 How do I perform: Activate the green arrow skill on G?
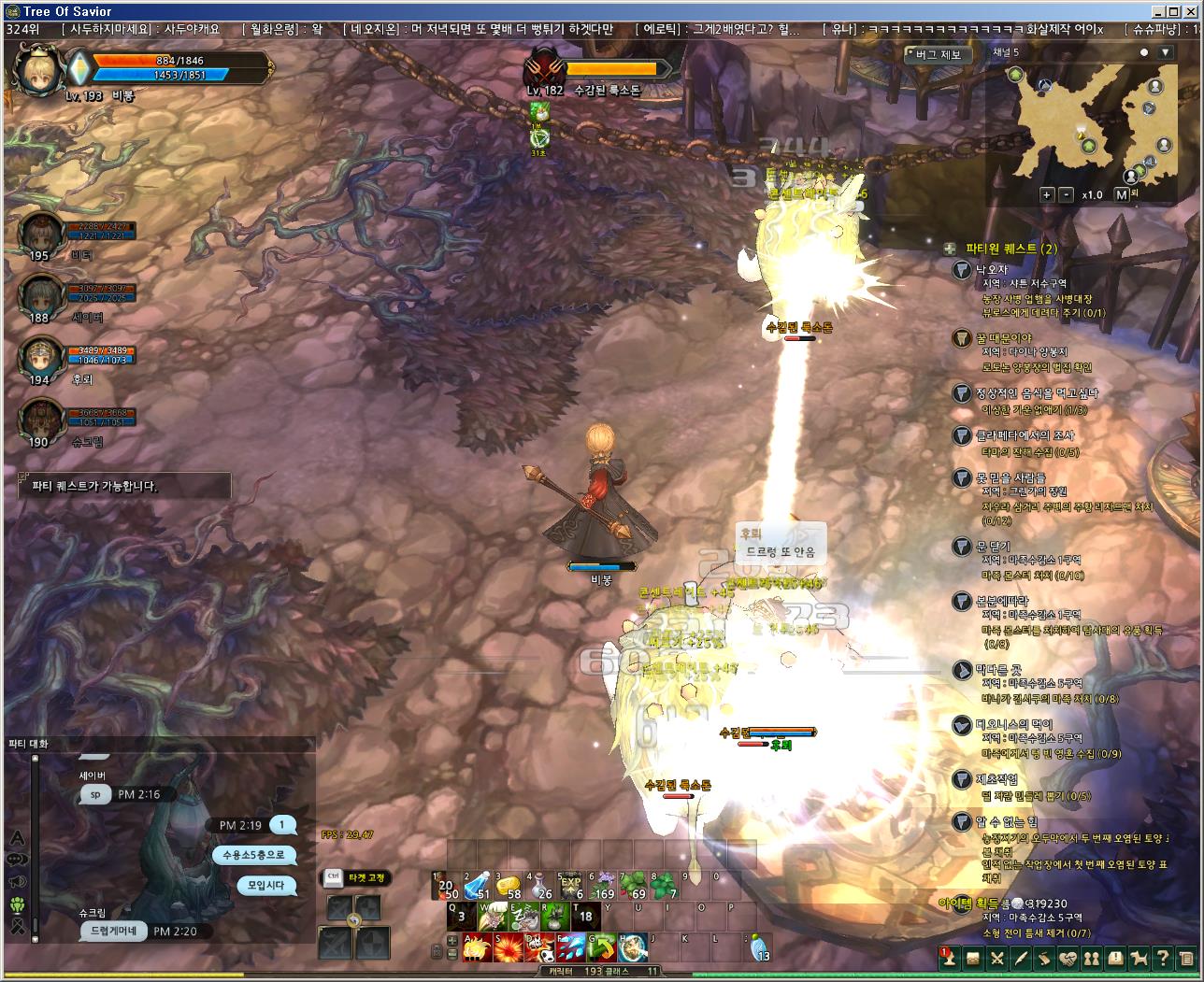pyautogui.click(x=602, y=947)
